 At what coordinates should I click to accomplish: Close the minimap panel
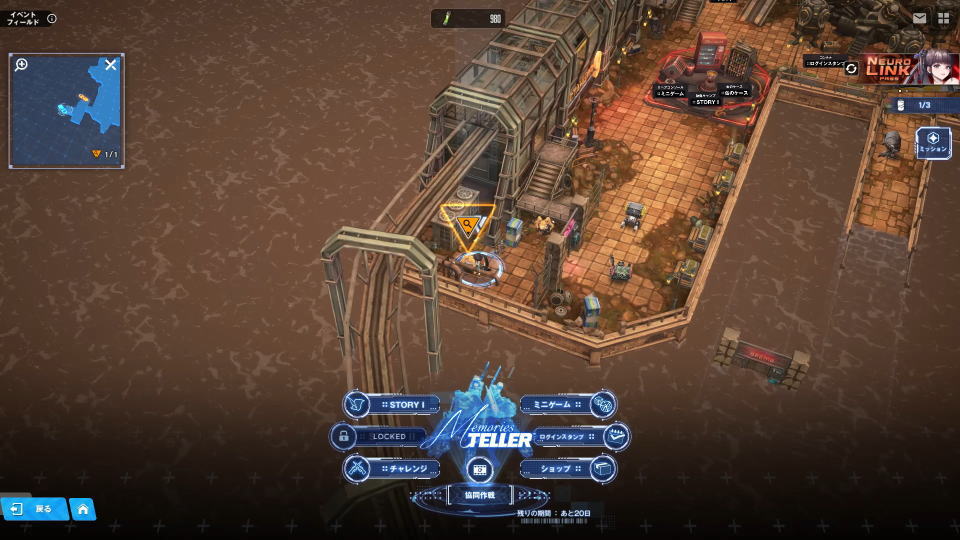111,65
